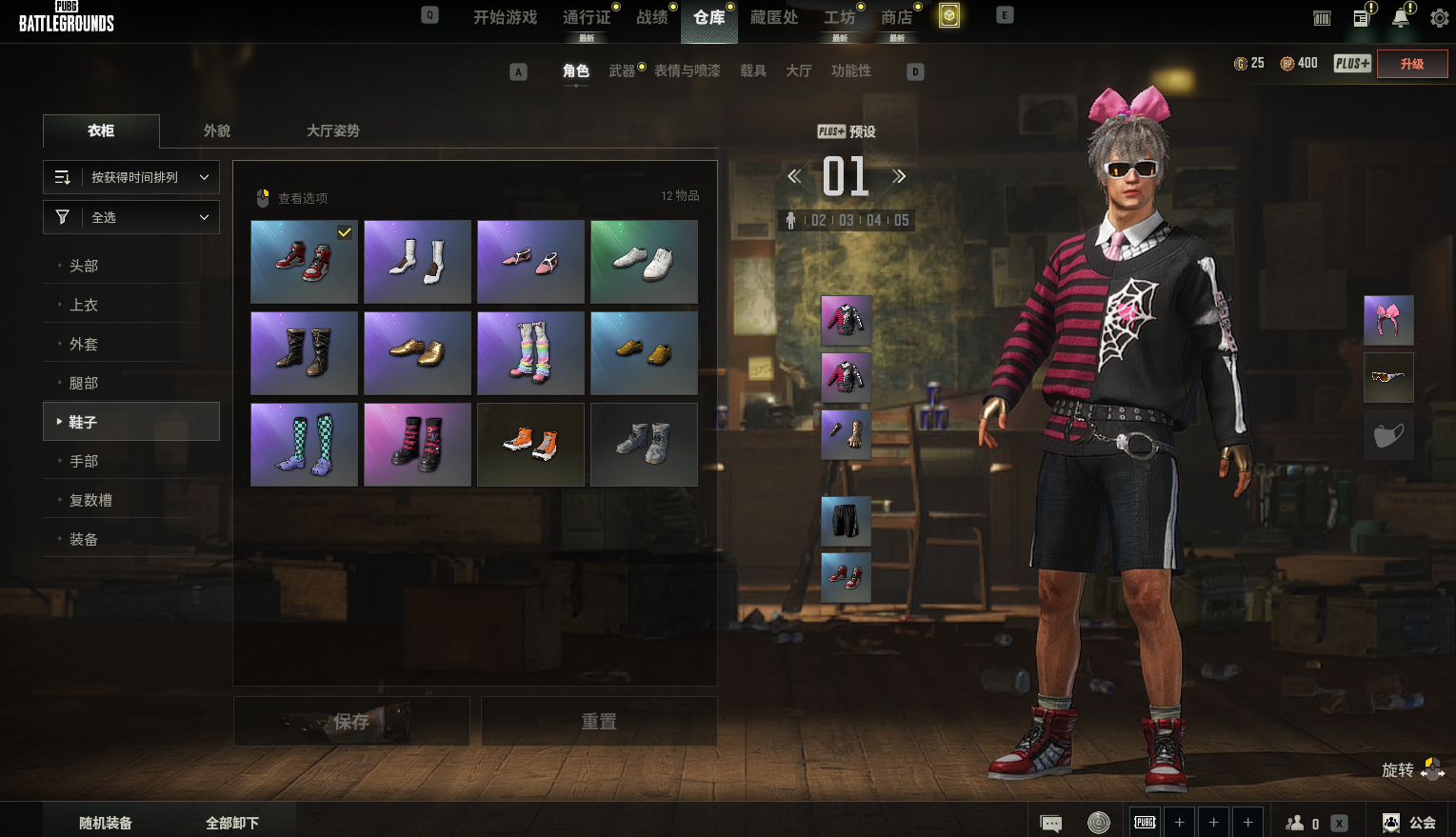Viewport: 1456px width, 837px height.
Task: Select the white sneakers item
Action: pyautogui.click(x=644, y=262)
